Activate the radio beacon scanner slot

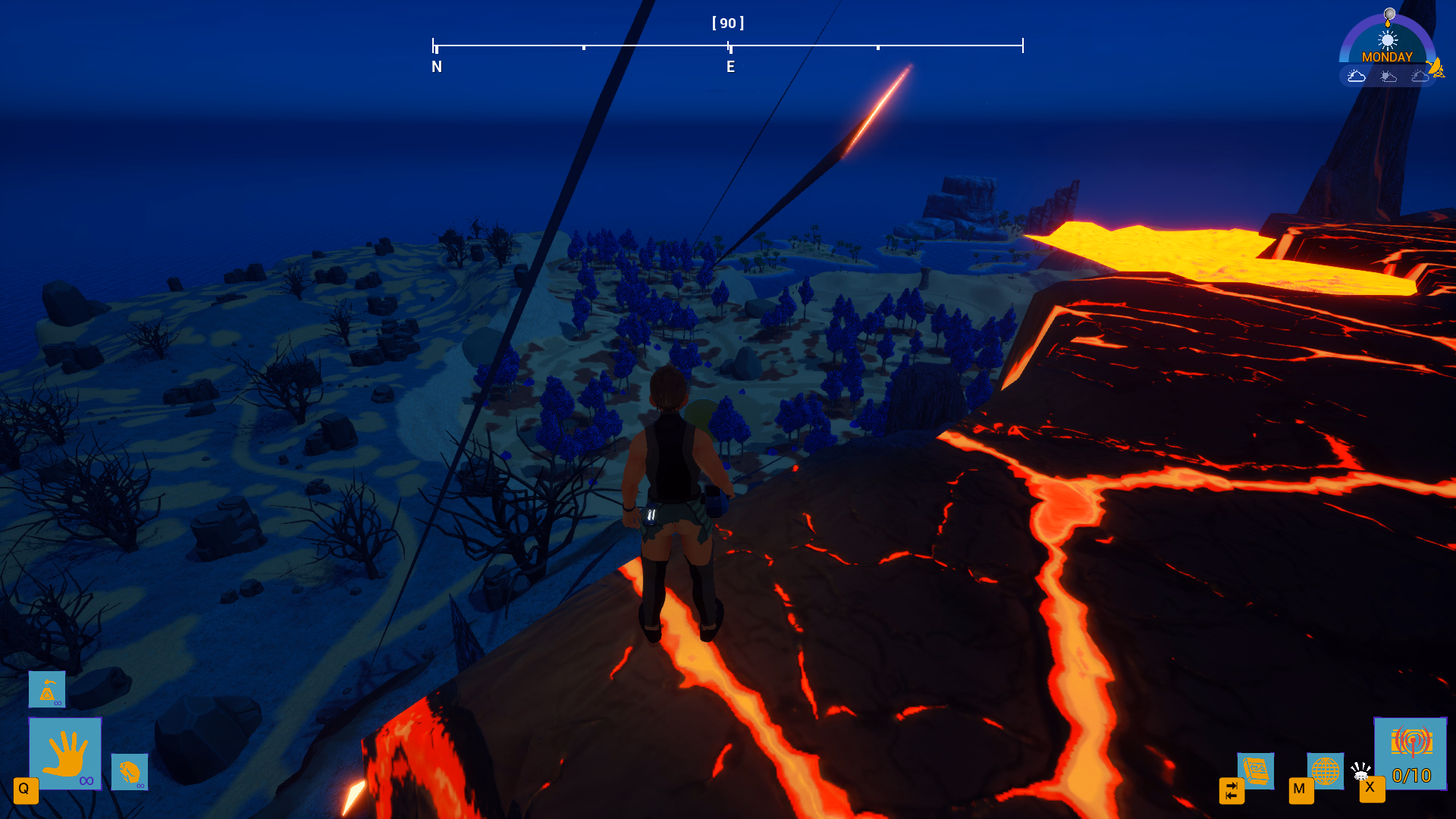tap(1410, 753)
